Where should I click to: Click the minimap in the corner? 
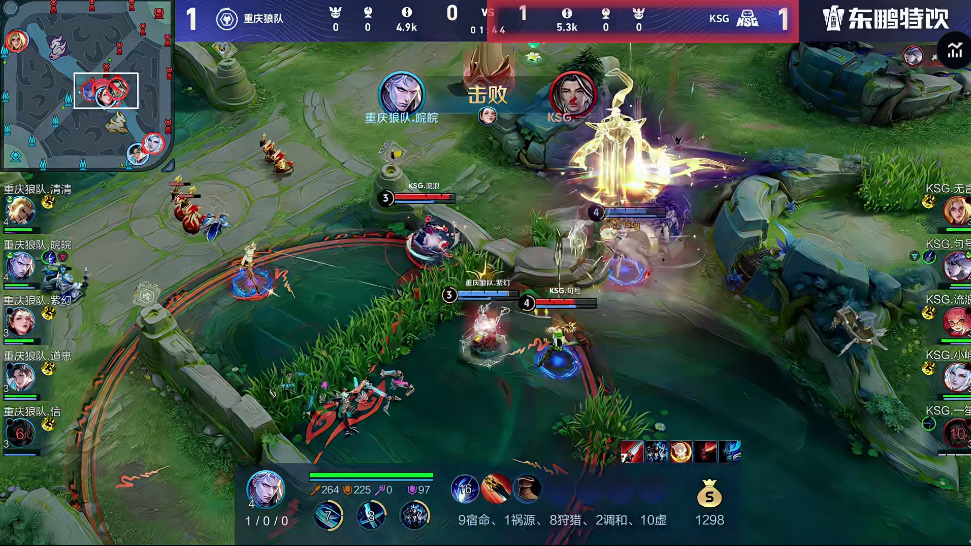click(87, 85)
